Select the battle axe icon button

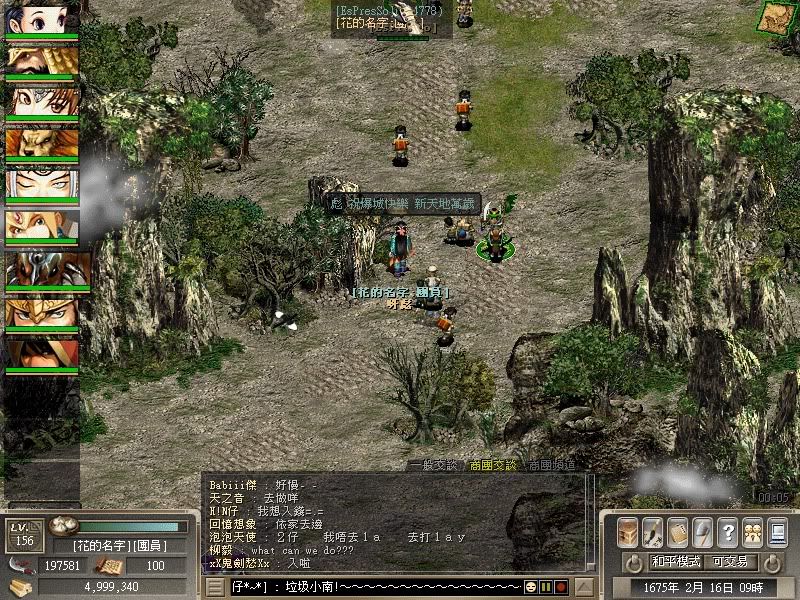coord(703,531)
